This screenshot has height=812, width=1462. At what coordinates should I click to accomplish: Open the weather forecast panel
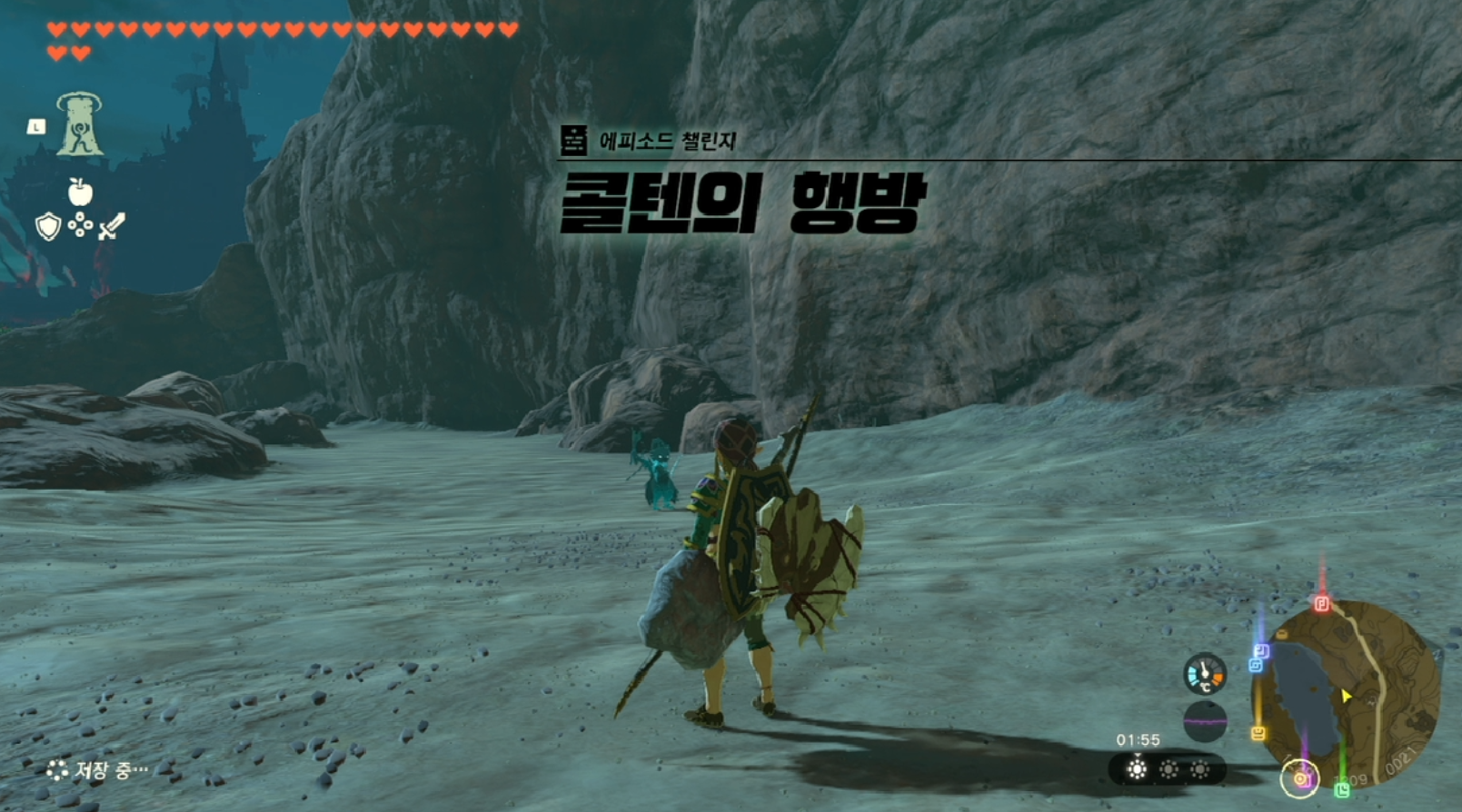[x=1168, y=770]
